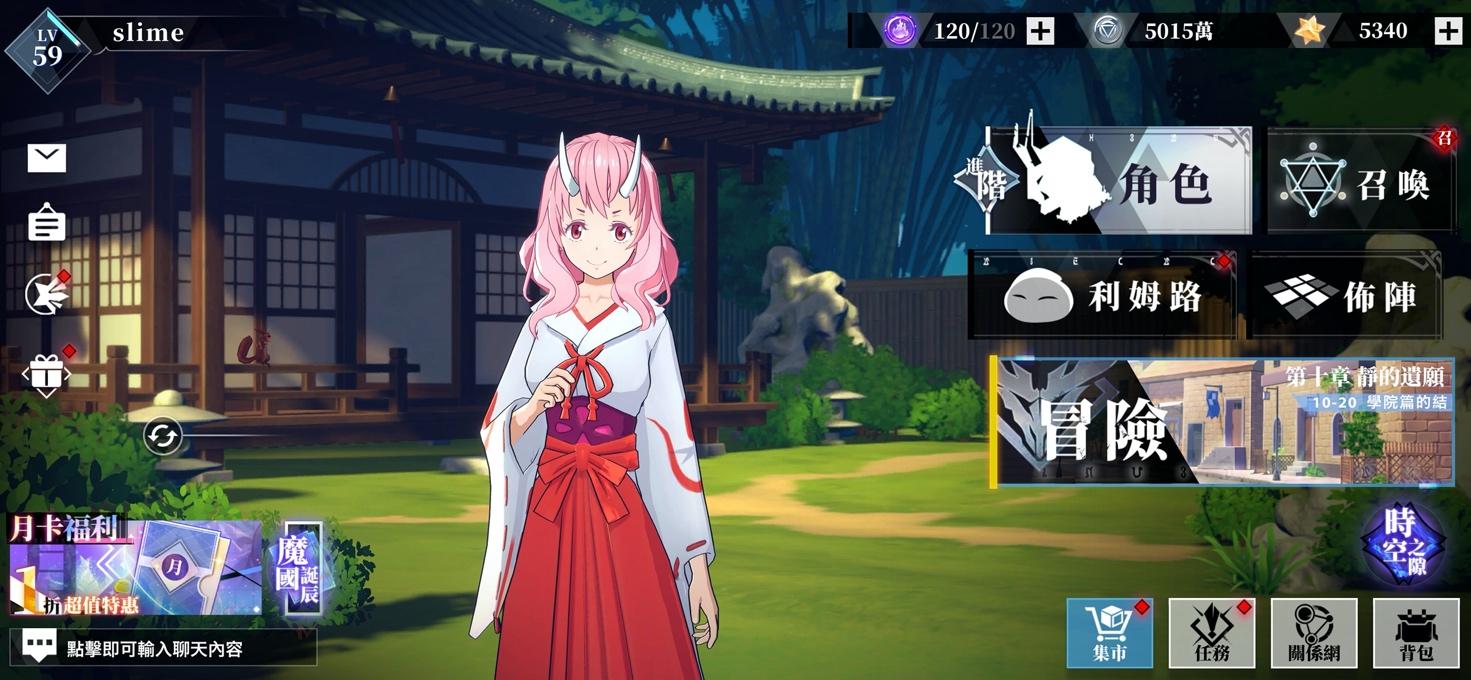The height and width of the screenshot is (680, 1471).
Task: Click the circular refresh arrows icon
Action: [x=161, y=436]
